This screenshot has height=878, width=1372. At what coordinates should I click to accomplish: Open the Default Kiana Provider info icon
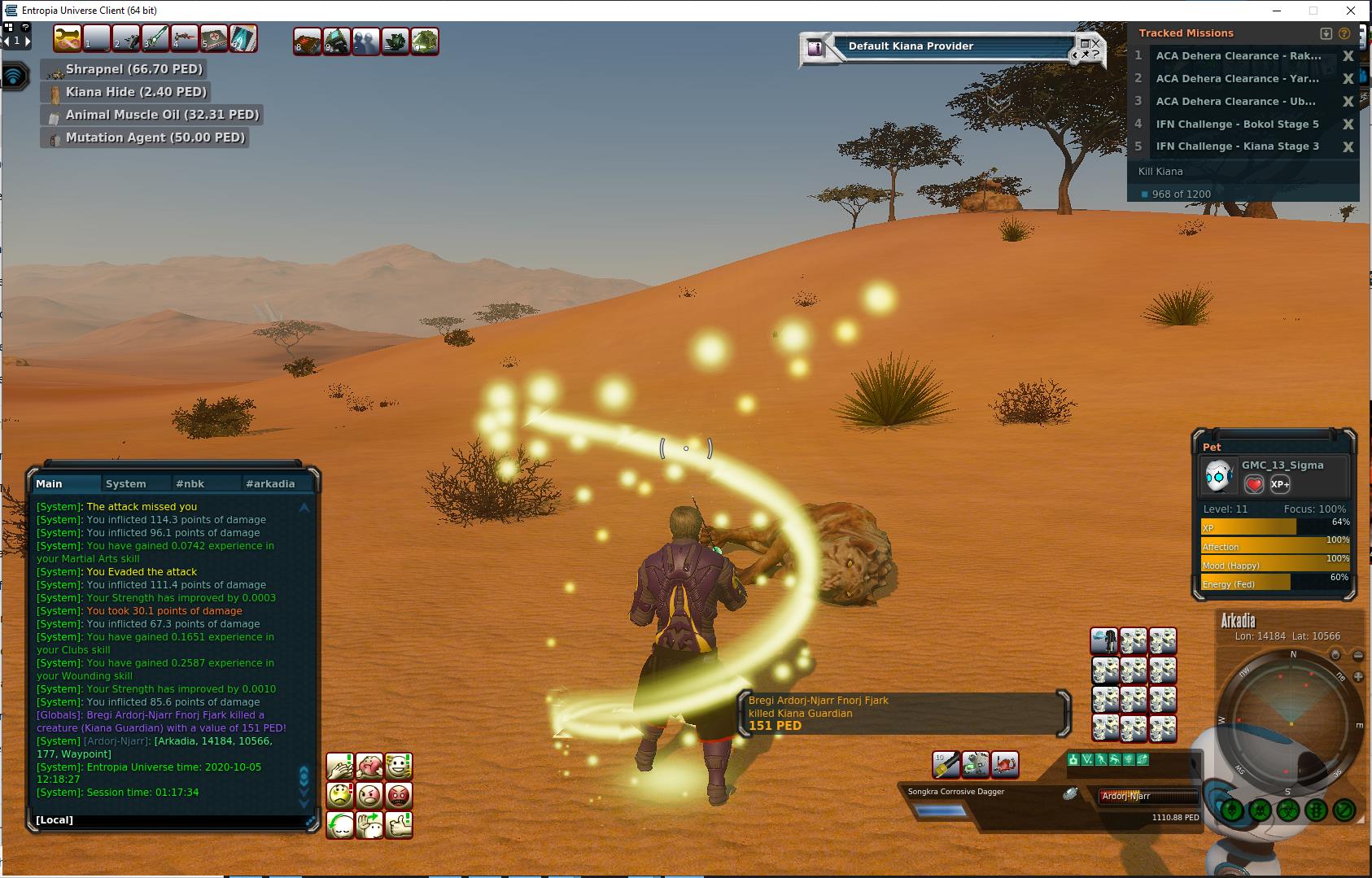815,48
